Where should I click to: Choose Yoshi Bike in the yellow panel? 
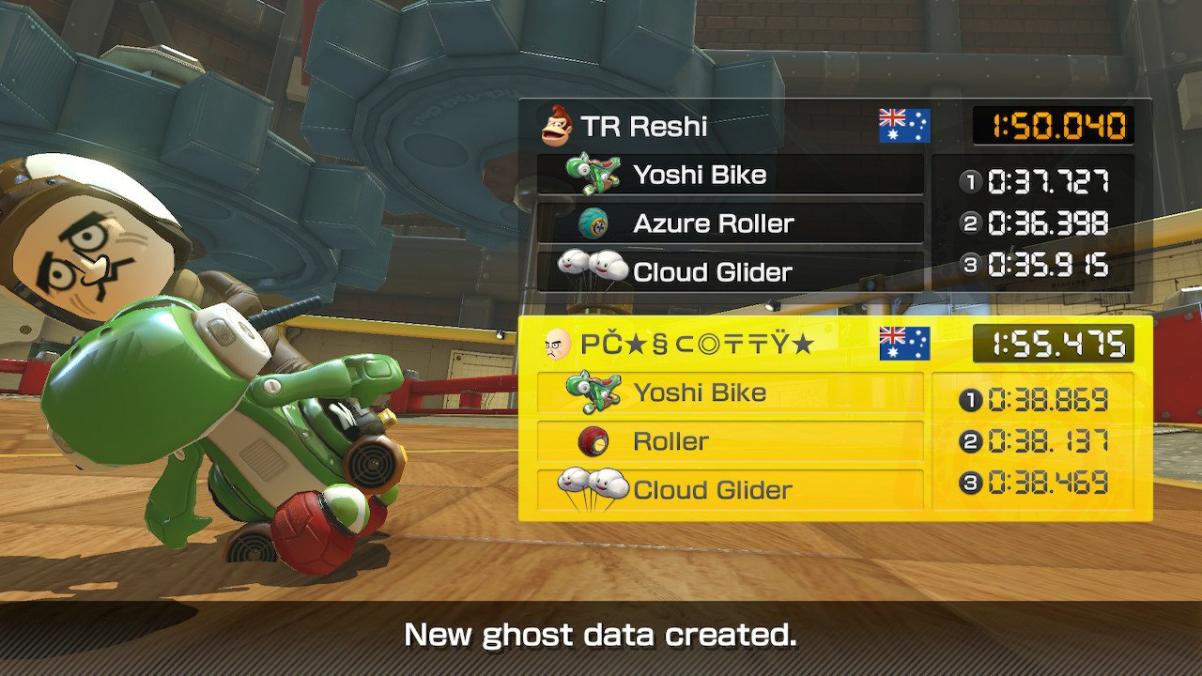[x=730, y=393]
